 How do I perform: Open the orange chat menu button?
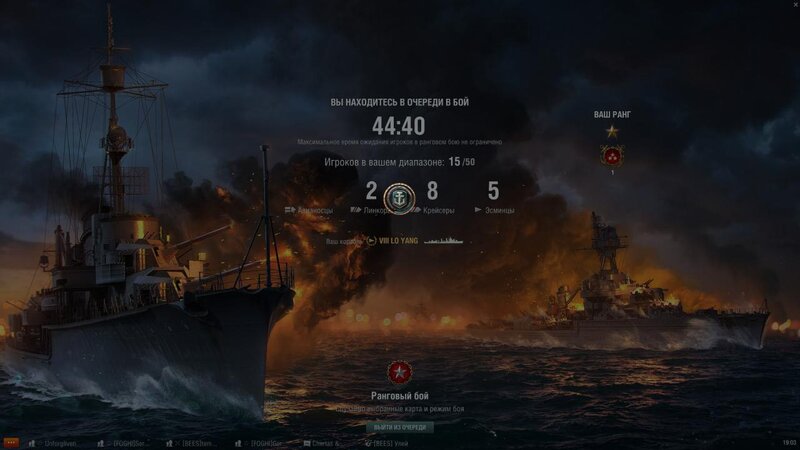pos(11,442)
